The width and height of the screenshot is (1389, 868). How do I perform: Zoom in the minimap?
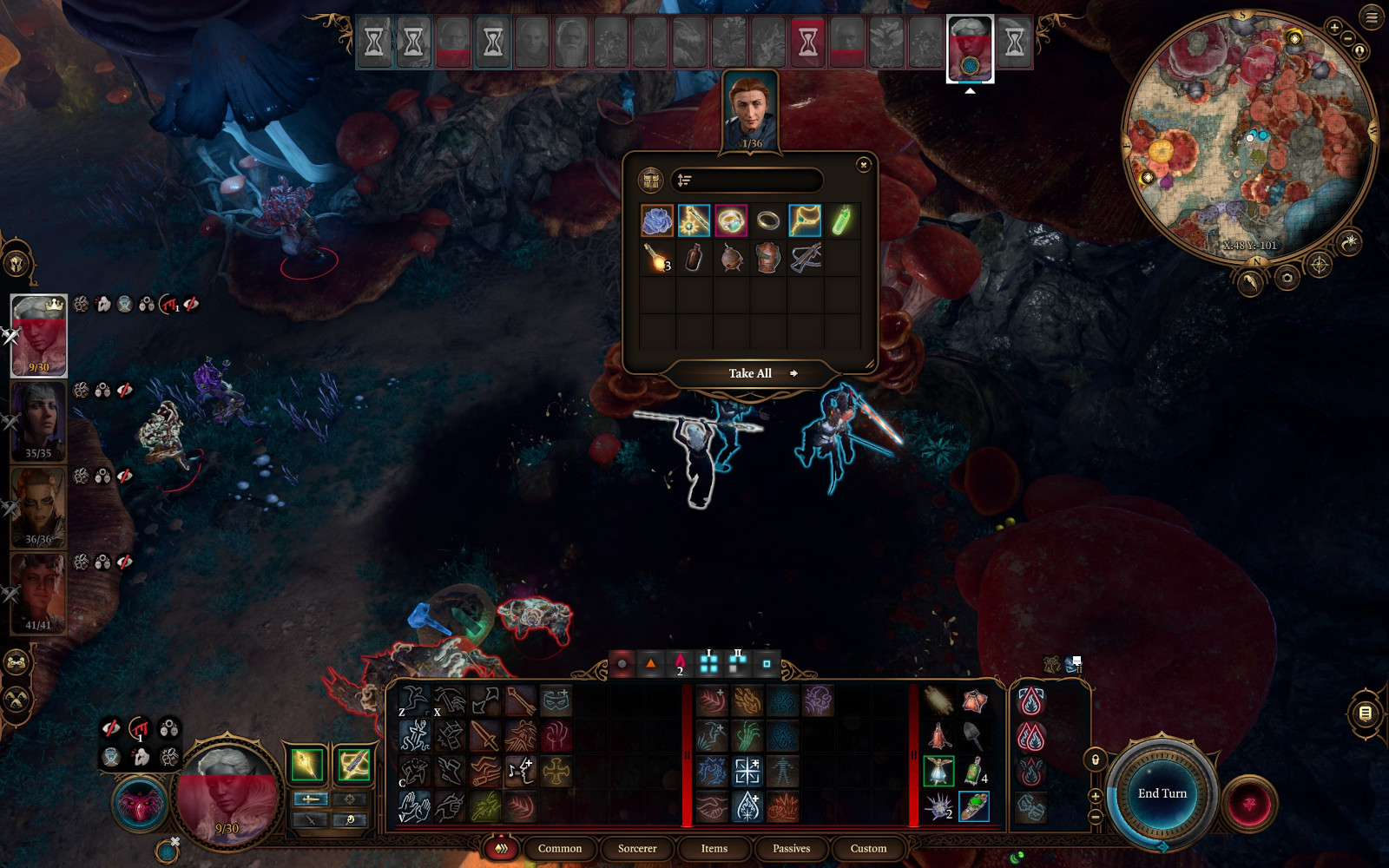tap(1334, 28)
